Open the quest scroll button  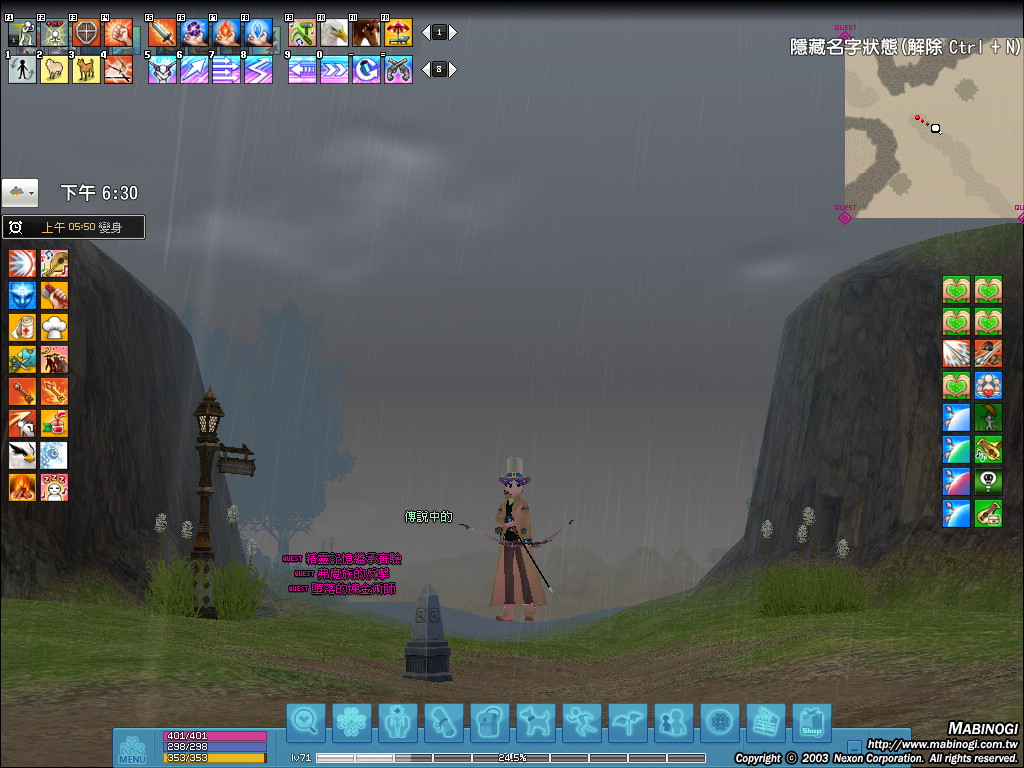443,722
